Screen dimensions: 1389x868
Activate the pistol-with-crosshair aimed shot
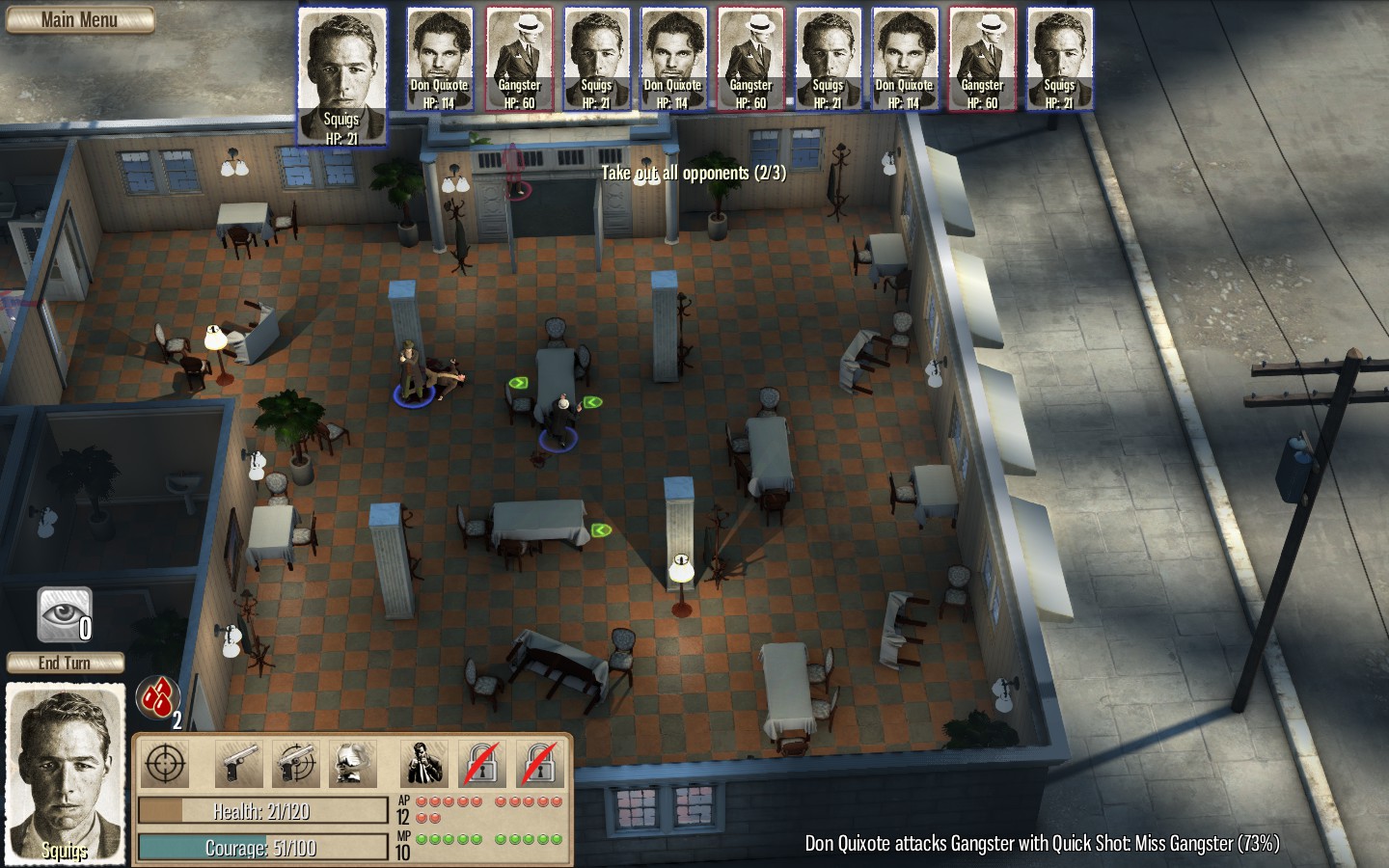[296, 765]
